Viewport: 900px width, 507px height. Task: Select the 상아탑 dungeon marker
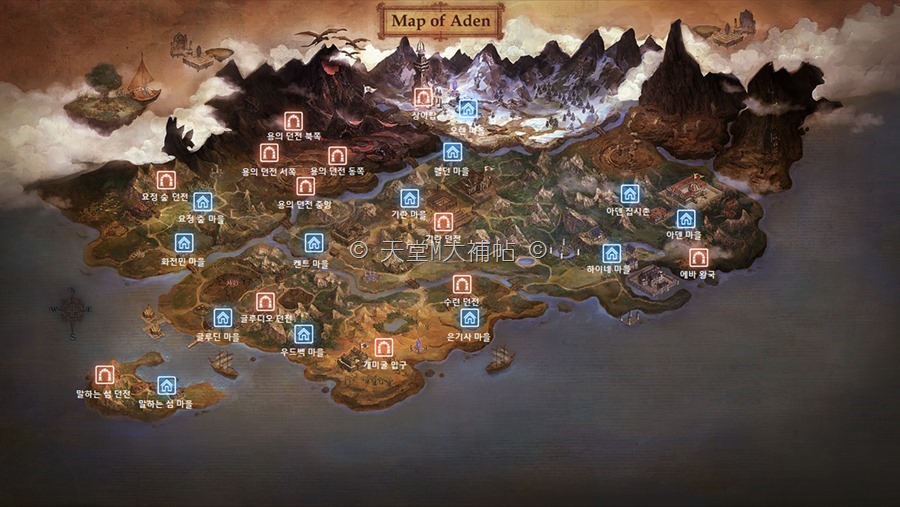423,97
